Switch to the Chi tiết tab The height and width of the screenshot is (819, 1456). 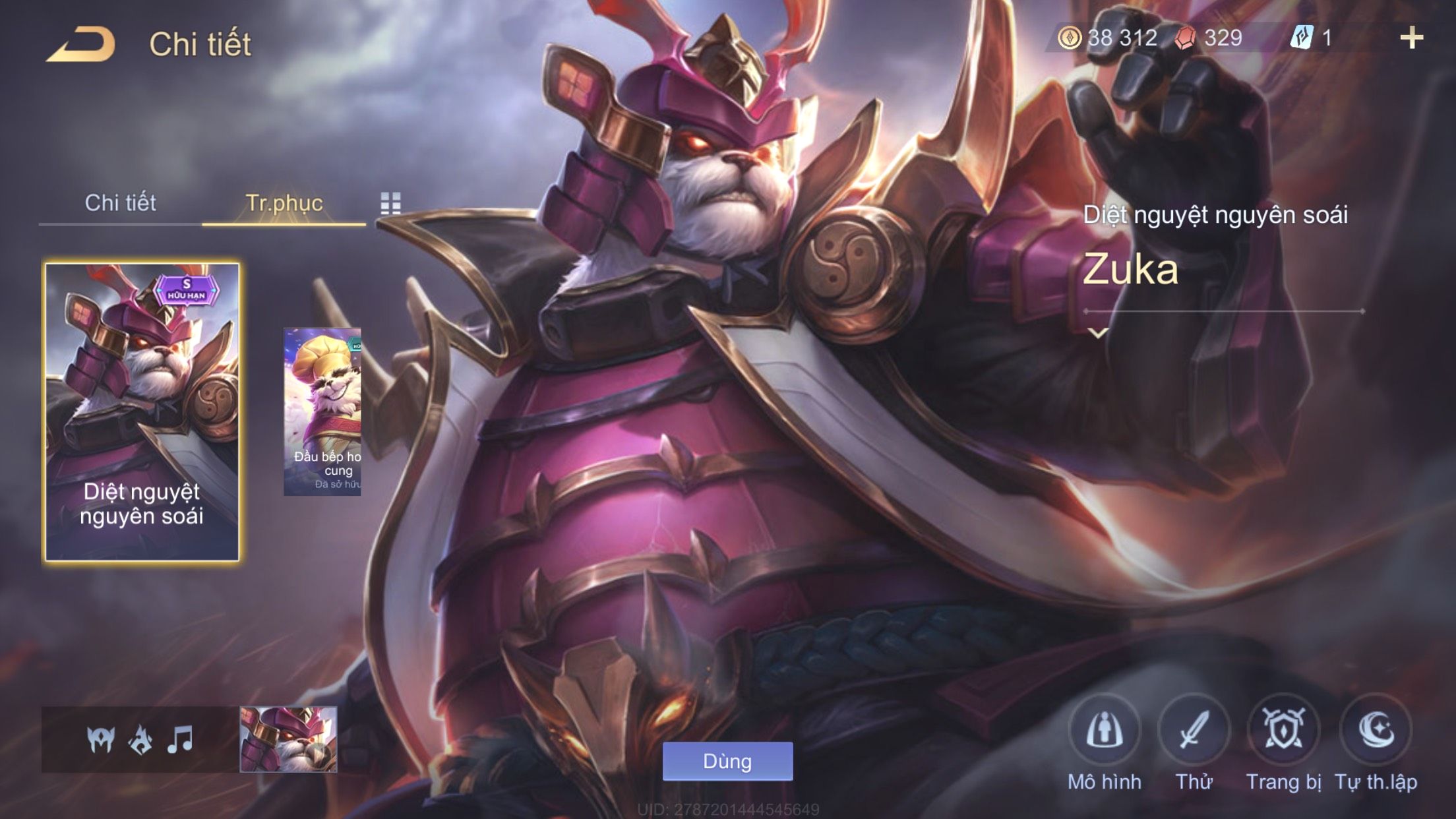click(x=120, y=203)
